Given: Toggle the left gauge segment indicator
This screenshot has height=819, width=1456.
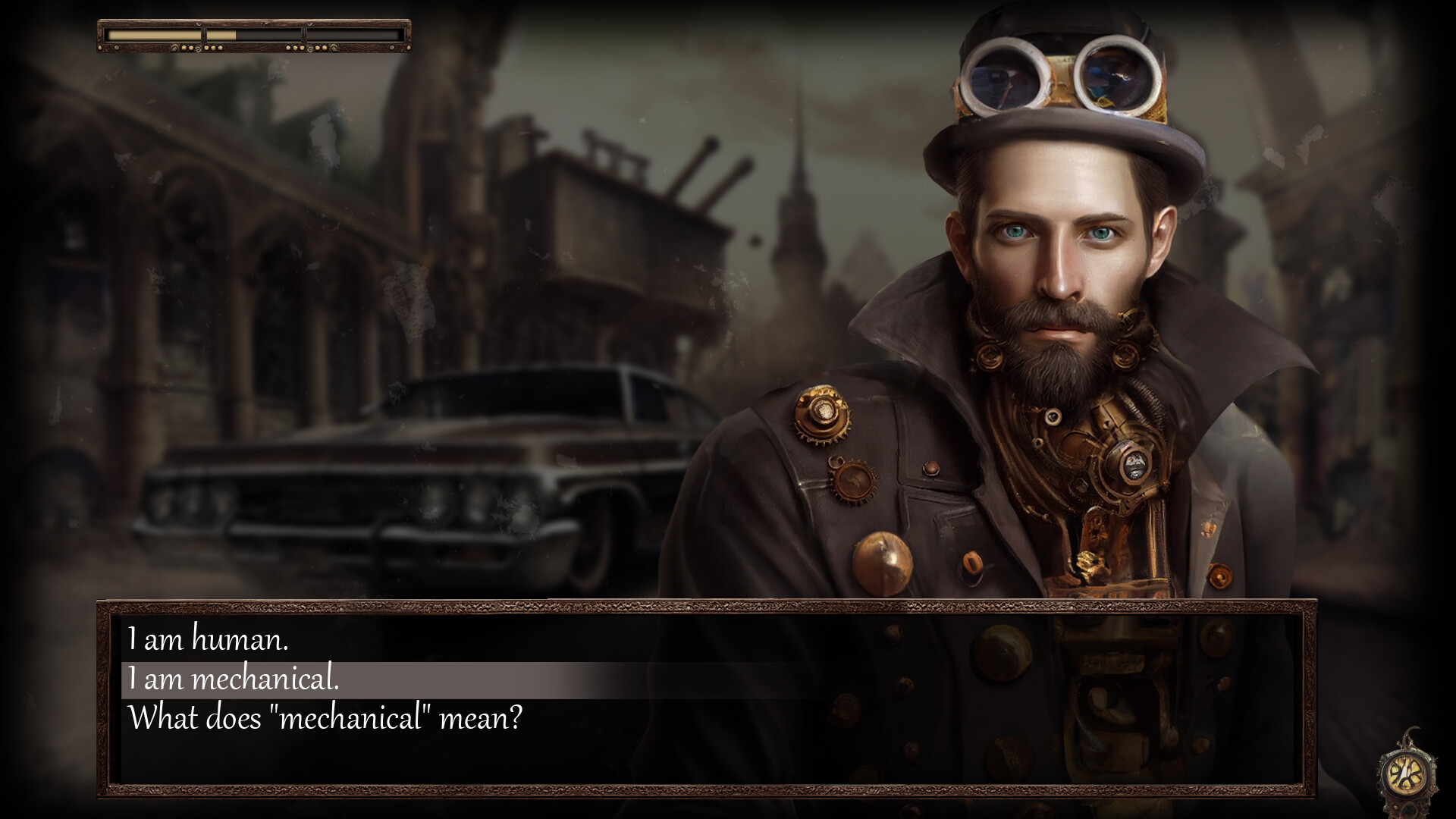Looking at the screenshot, I should tap(152, 35).
